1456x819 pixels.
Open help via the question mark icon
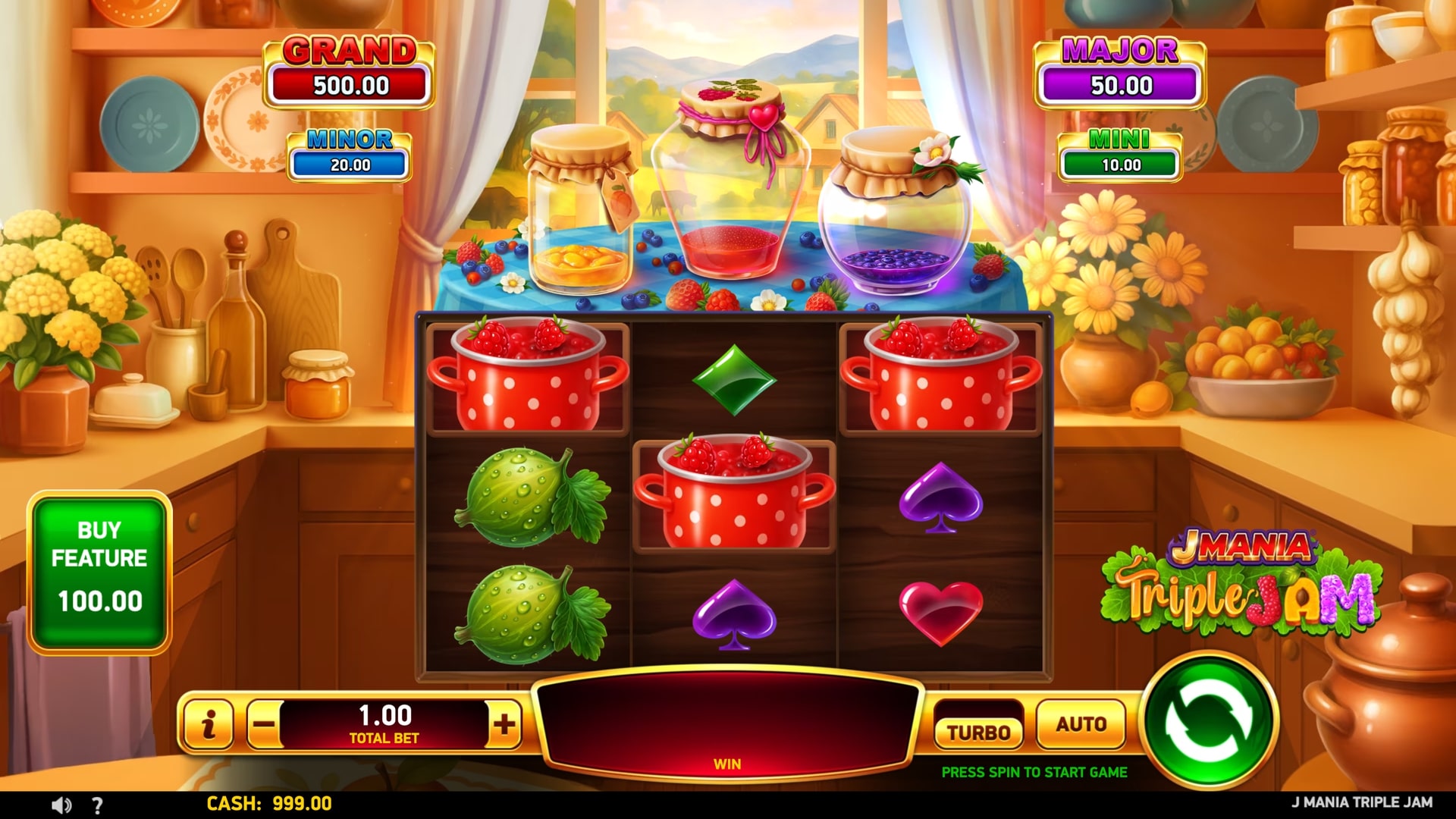(x=97, y=805)
